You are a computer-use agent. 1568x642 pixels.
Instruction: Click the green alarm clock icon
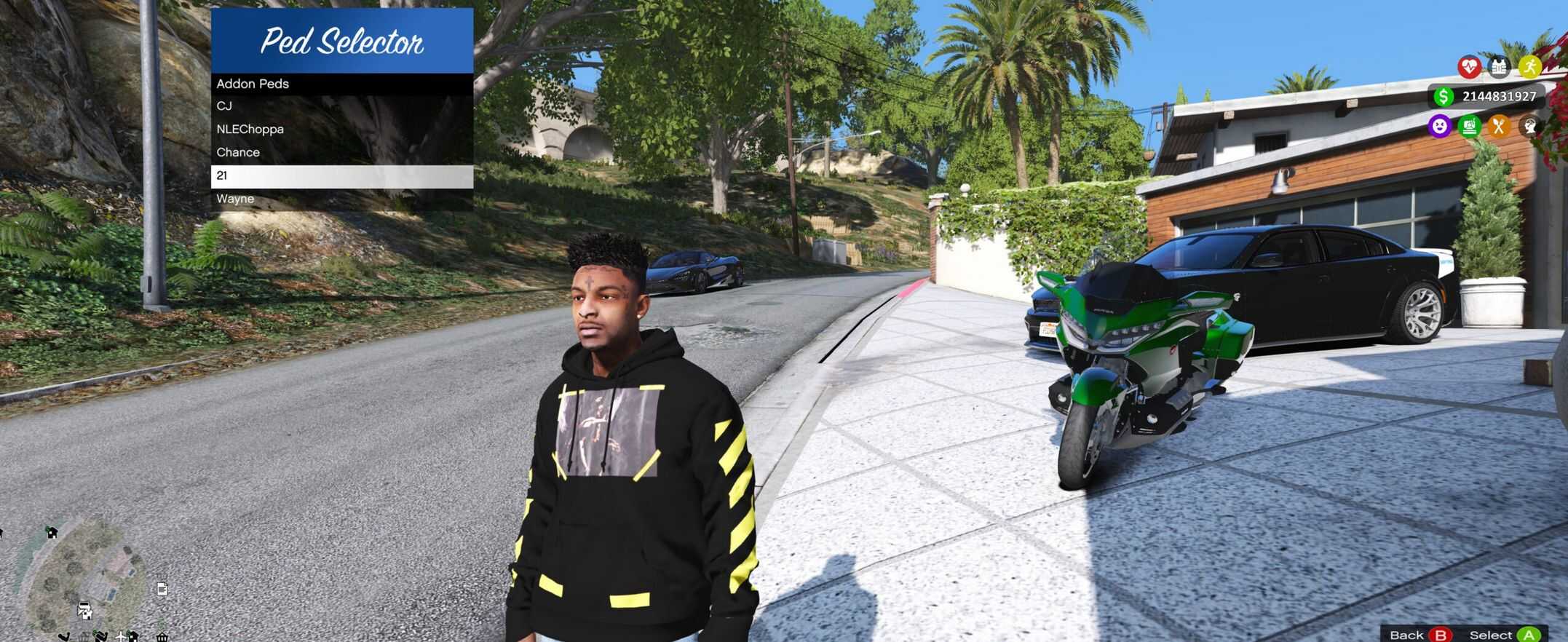pos(1469,127)
